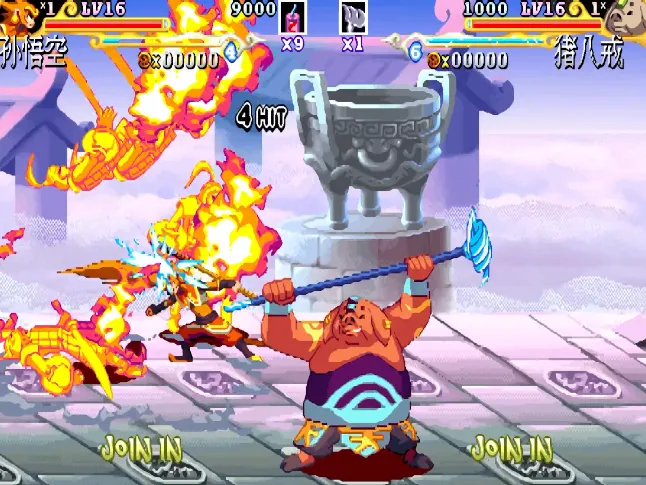
Task: Click the right JOIN IN prompt
Action: [511, 447]
